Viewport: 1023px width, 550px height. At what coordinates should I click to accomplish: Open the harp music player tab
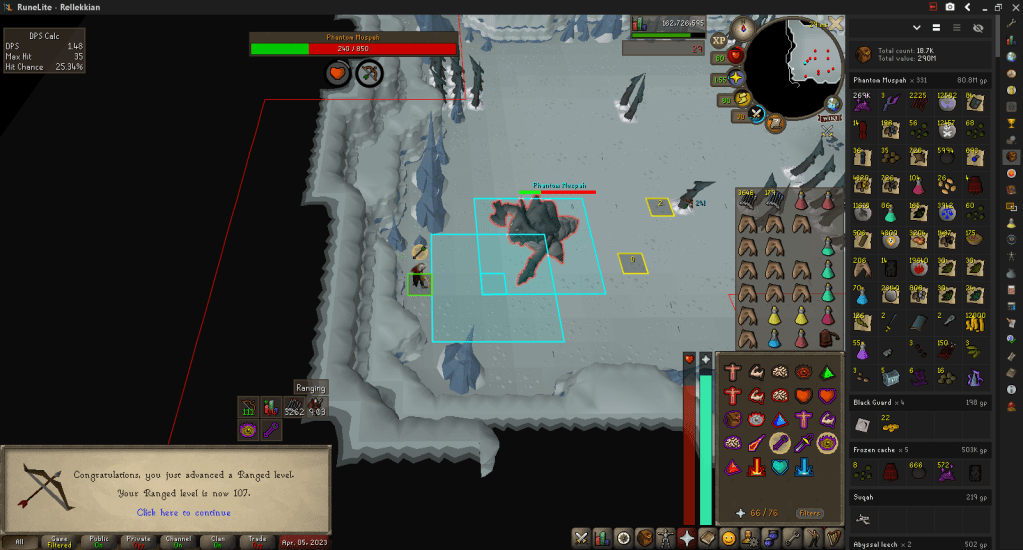tap(834, 538)
